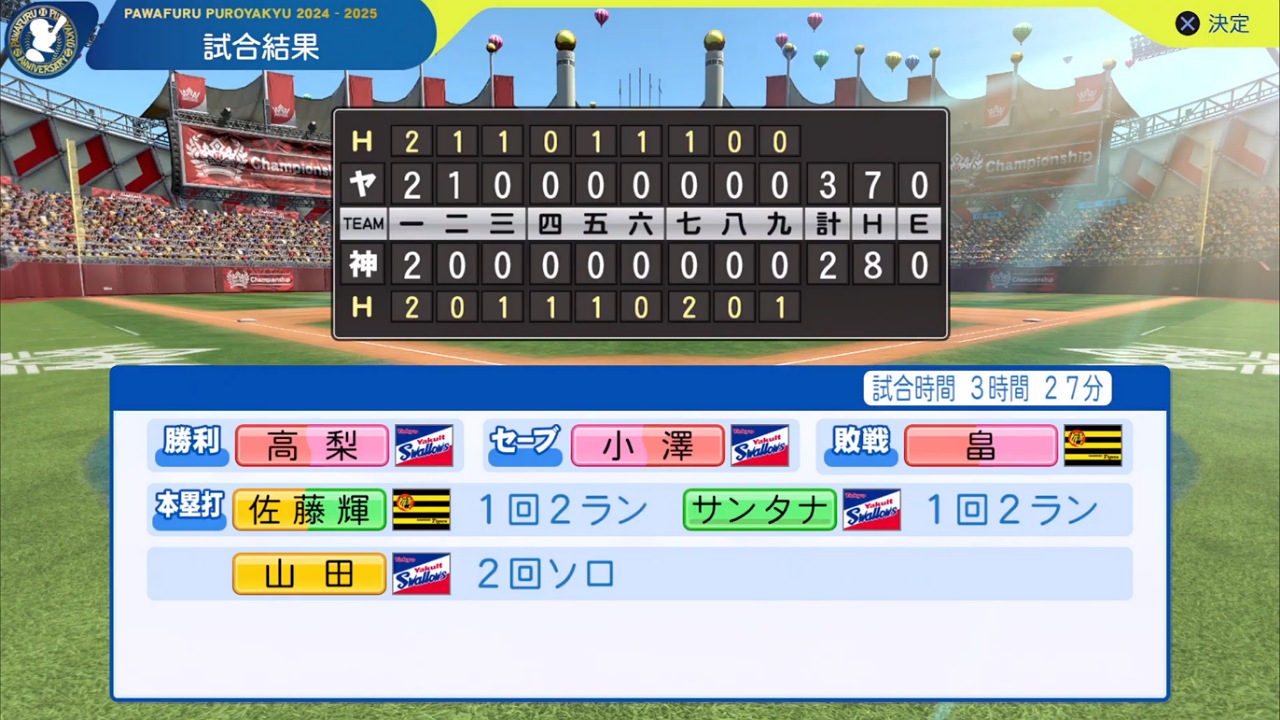
Task: Select winning pitcher 高梨 nameplate
Action: pyautogui.click(x=311, y=445)
